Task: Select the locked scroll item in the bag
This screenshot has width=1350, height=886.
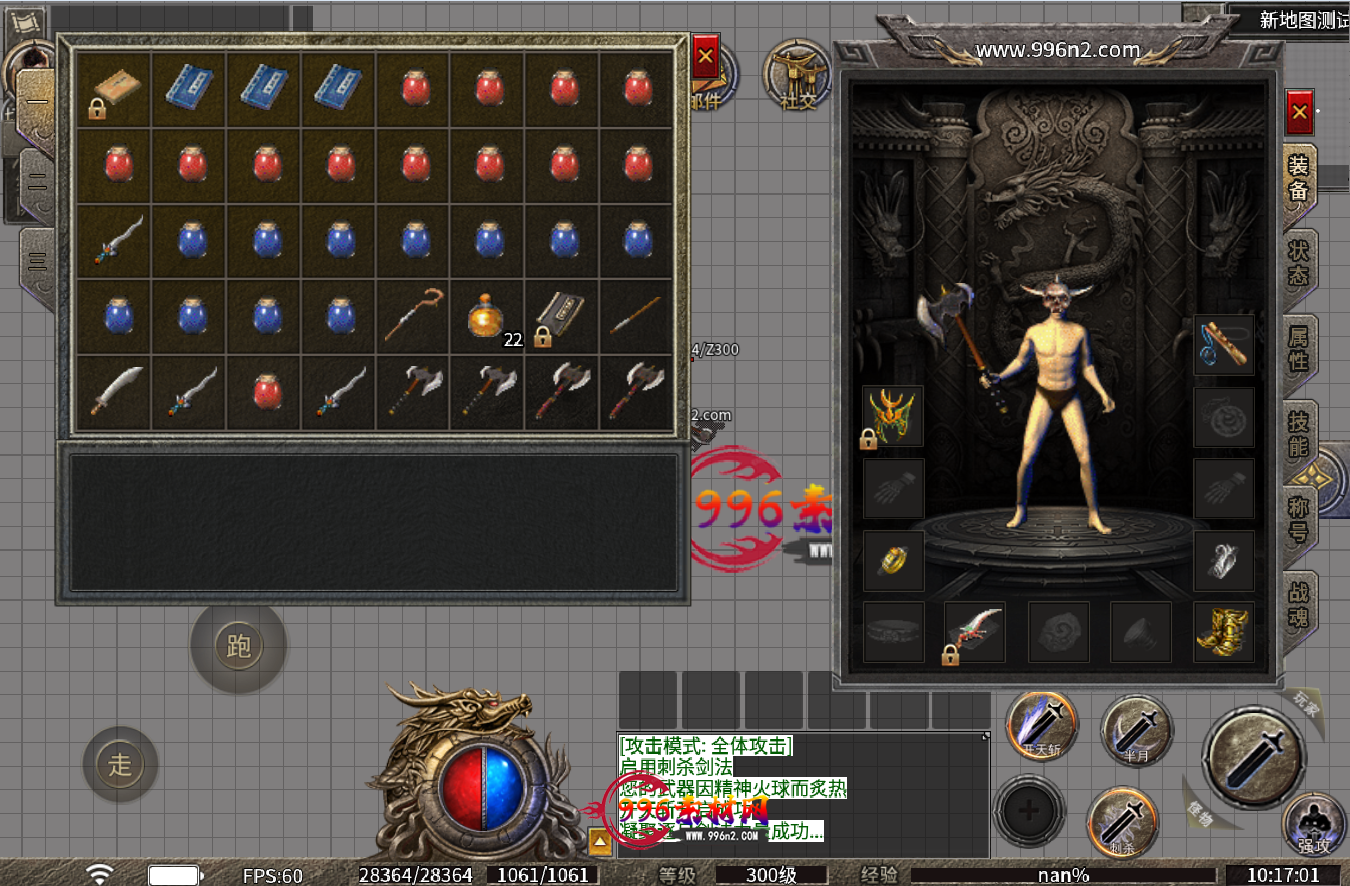Action: point(561,318)
